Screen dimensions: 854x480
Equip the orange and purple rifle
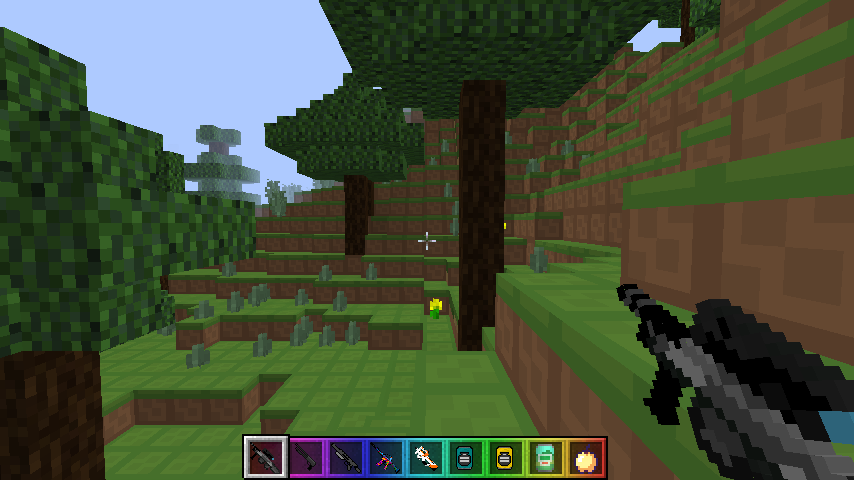tap(386, 458)
